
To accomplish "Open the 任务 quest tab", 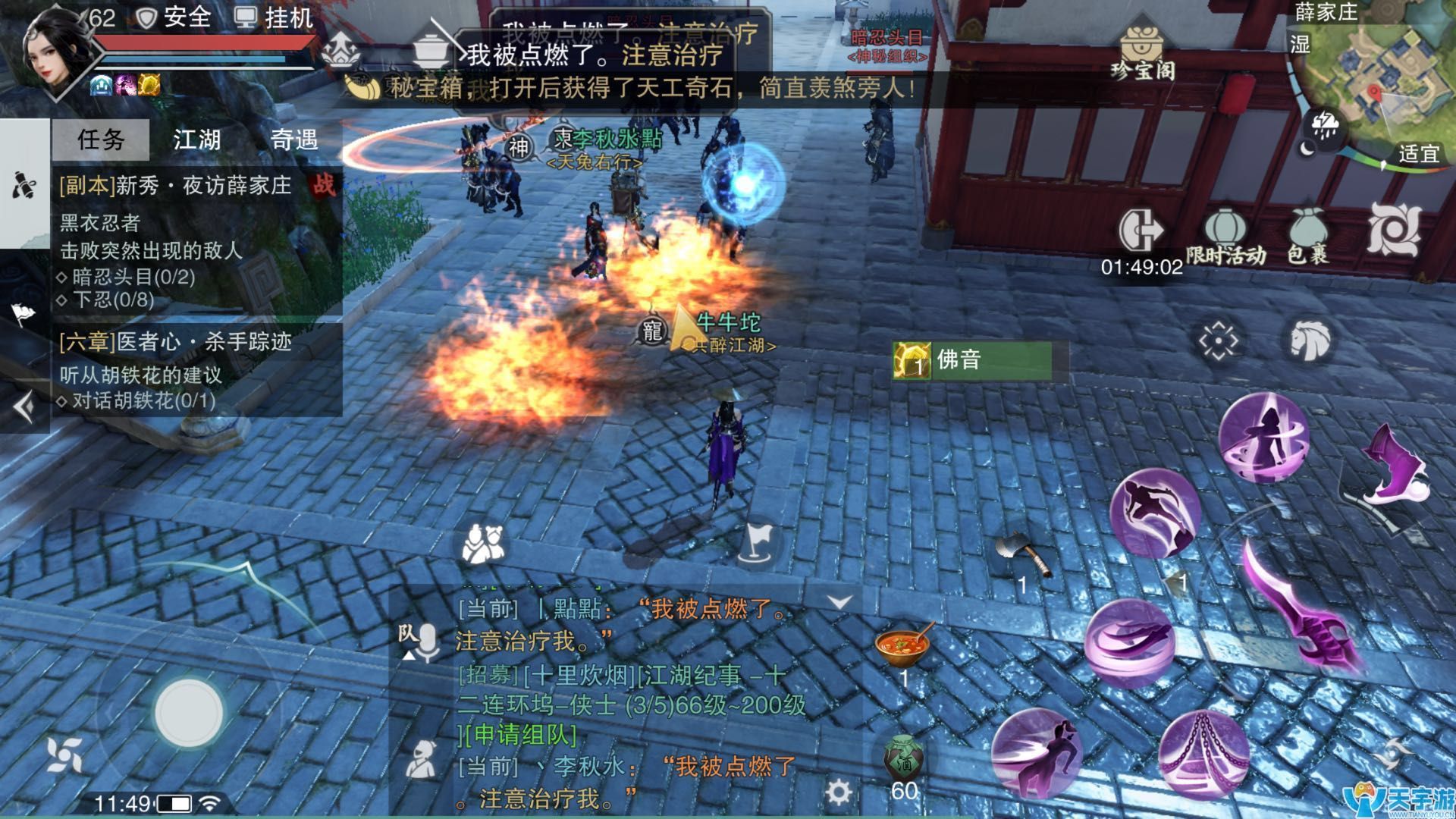I will pos(101,140).
